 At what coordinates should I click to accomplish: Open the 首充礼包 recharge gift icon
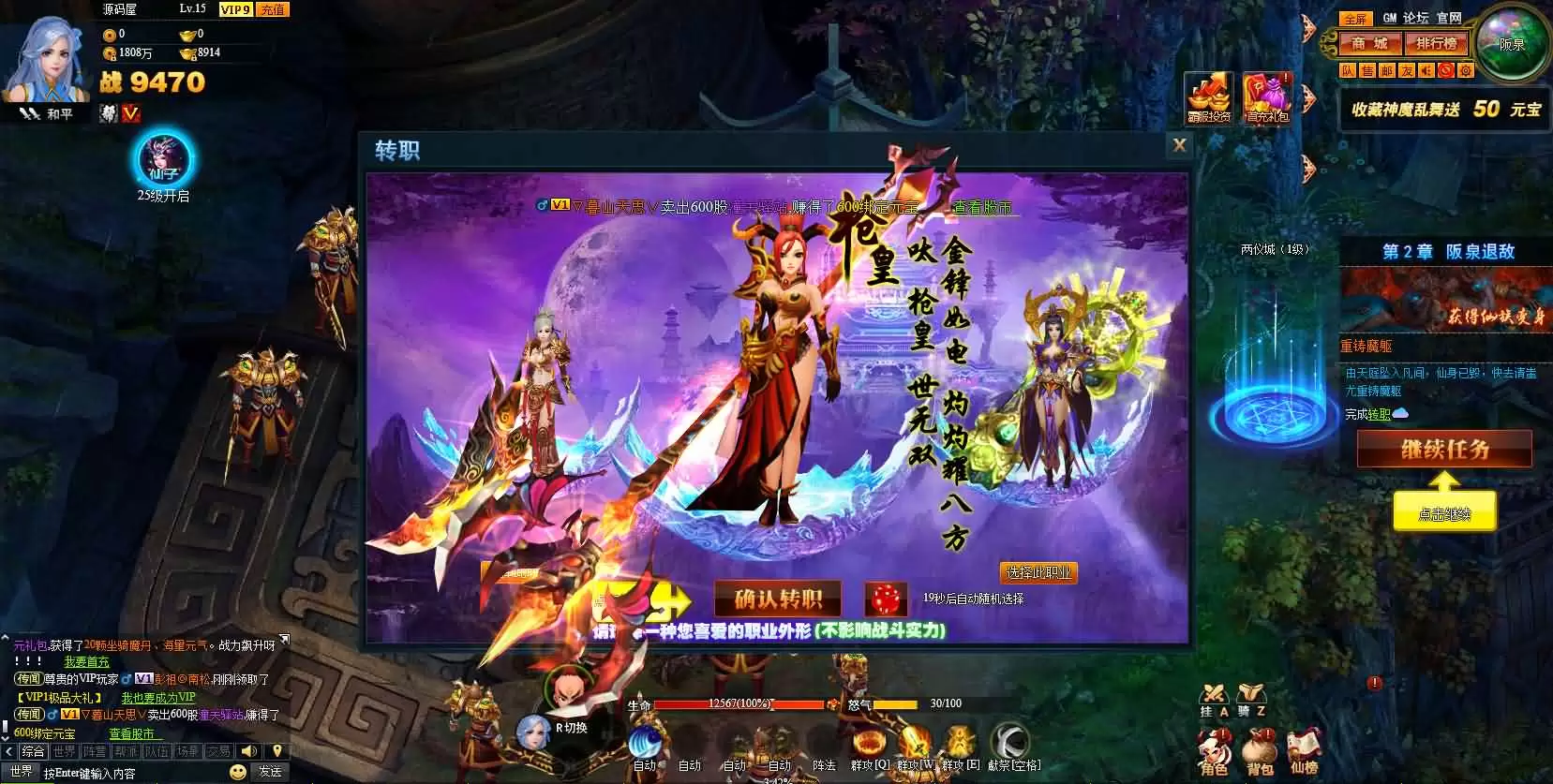(1266, 94)
